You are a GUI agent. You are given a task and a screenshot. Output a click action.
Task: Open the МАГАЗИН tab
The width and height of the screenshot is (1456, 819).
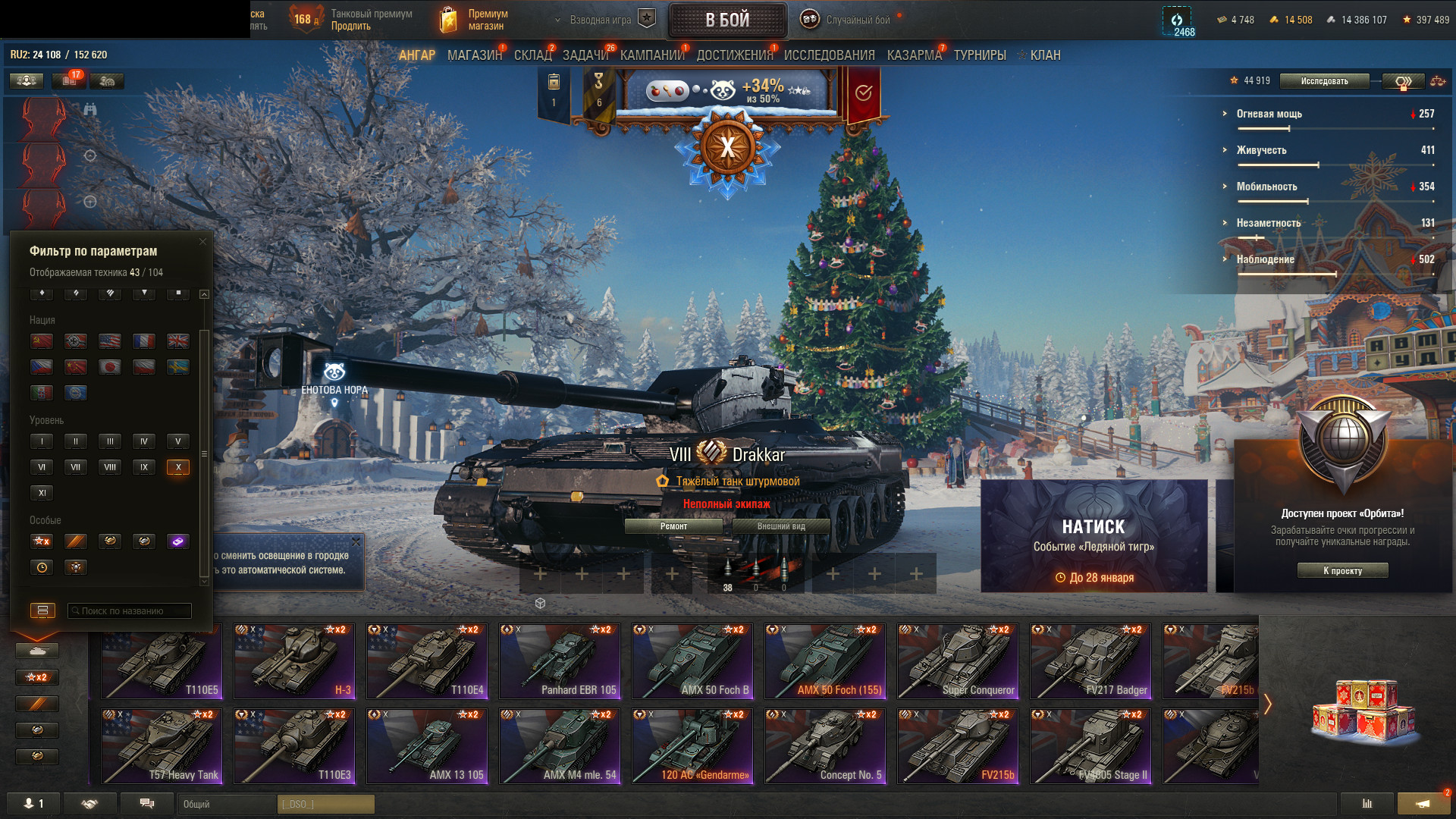point(475,55)
